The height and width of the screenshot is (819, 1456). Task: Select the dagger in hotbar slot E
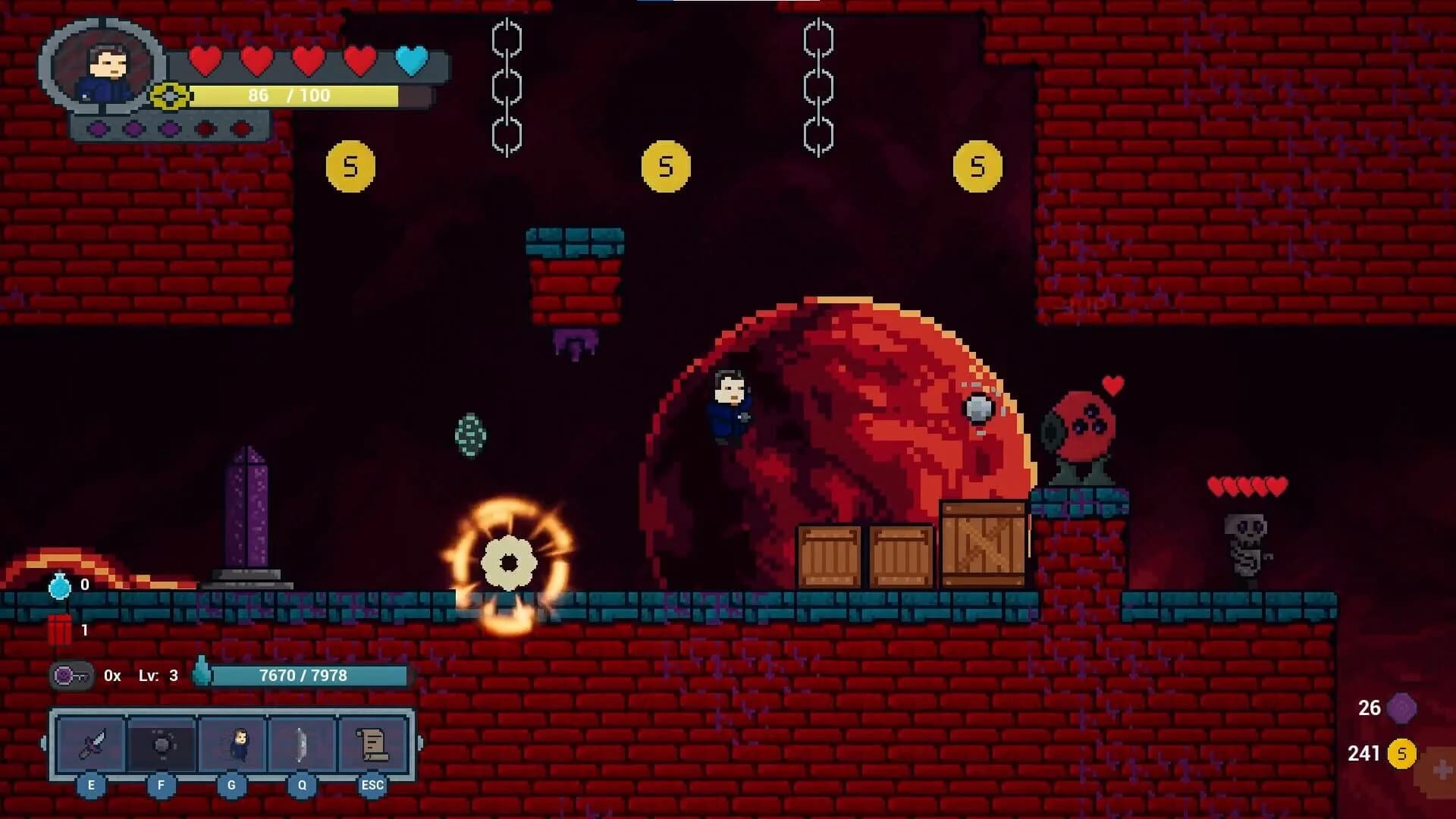(x=91, y=744)
